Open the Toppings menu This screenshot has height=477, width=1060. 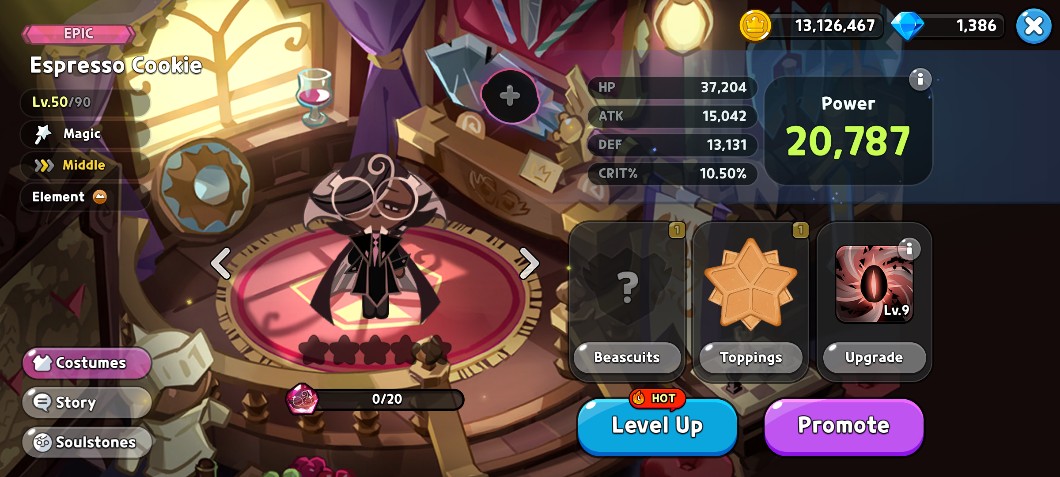[x=751, y=357]
